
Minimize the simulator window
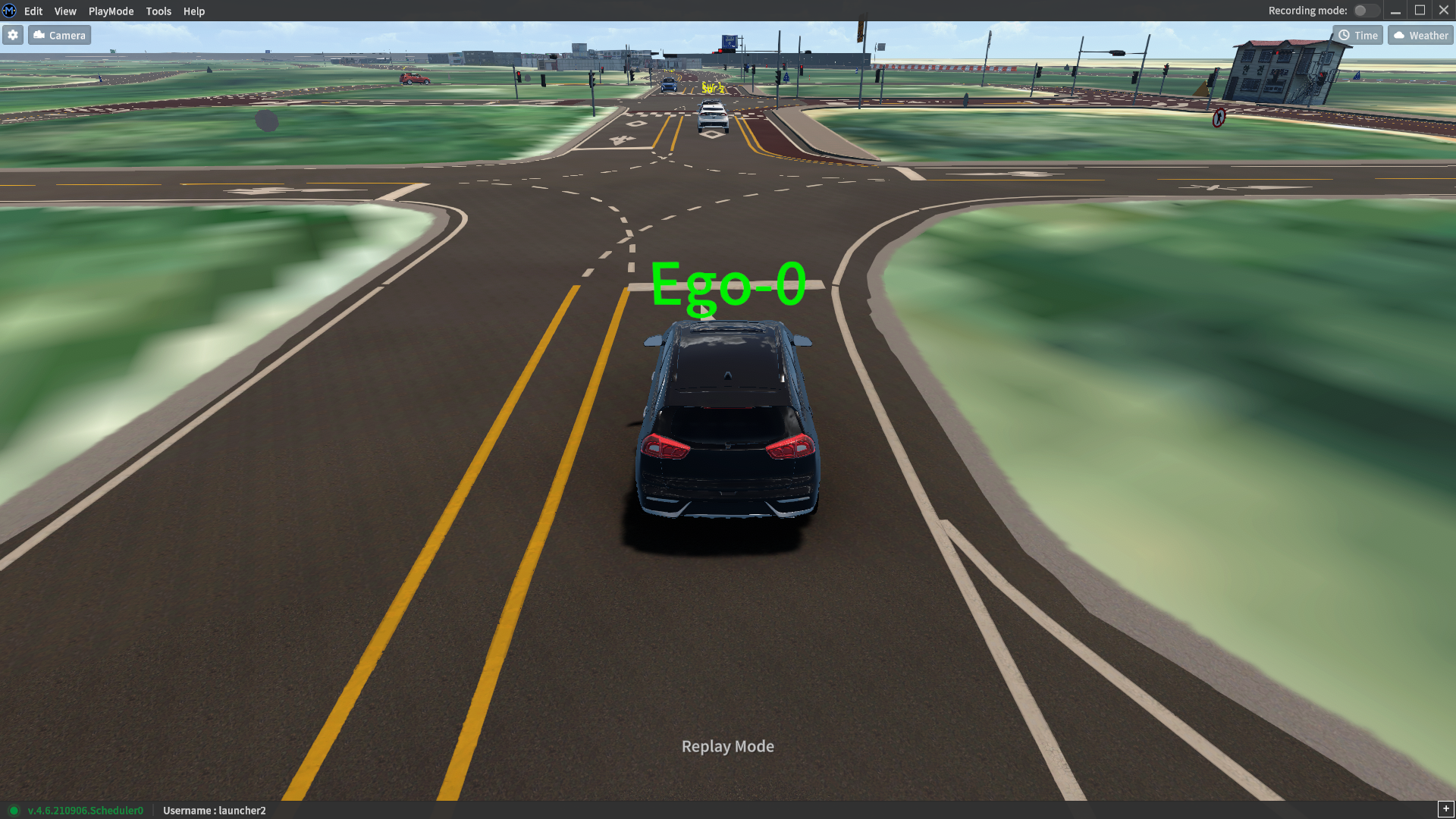click(1395, 11)
